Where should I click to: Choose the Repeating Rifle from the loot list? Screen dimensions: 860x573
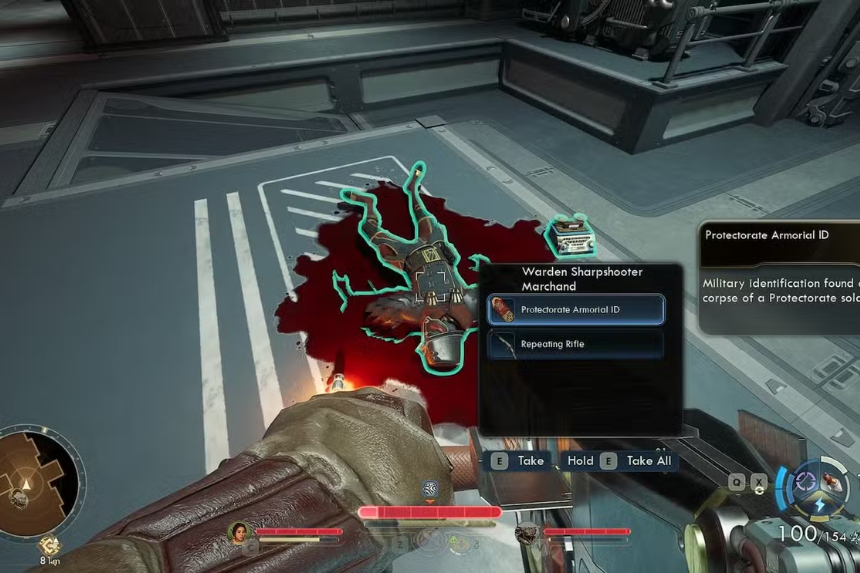tap(575, 344)
